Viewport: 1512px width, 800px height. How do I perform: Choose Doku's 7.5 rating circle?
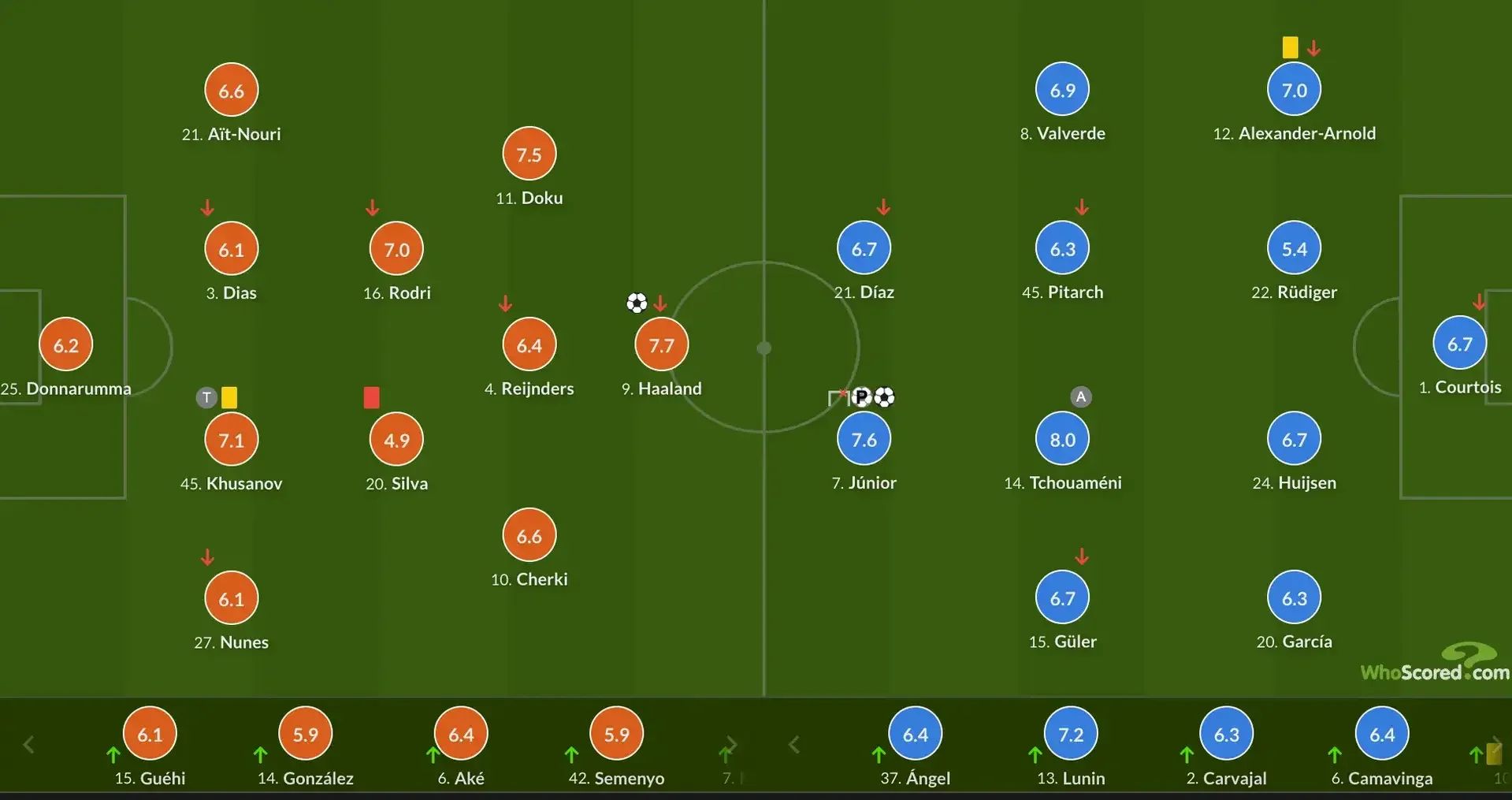[x=529, y=154]
